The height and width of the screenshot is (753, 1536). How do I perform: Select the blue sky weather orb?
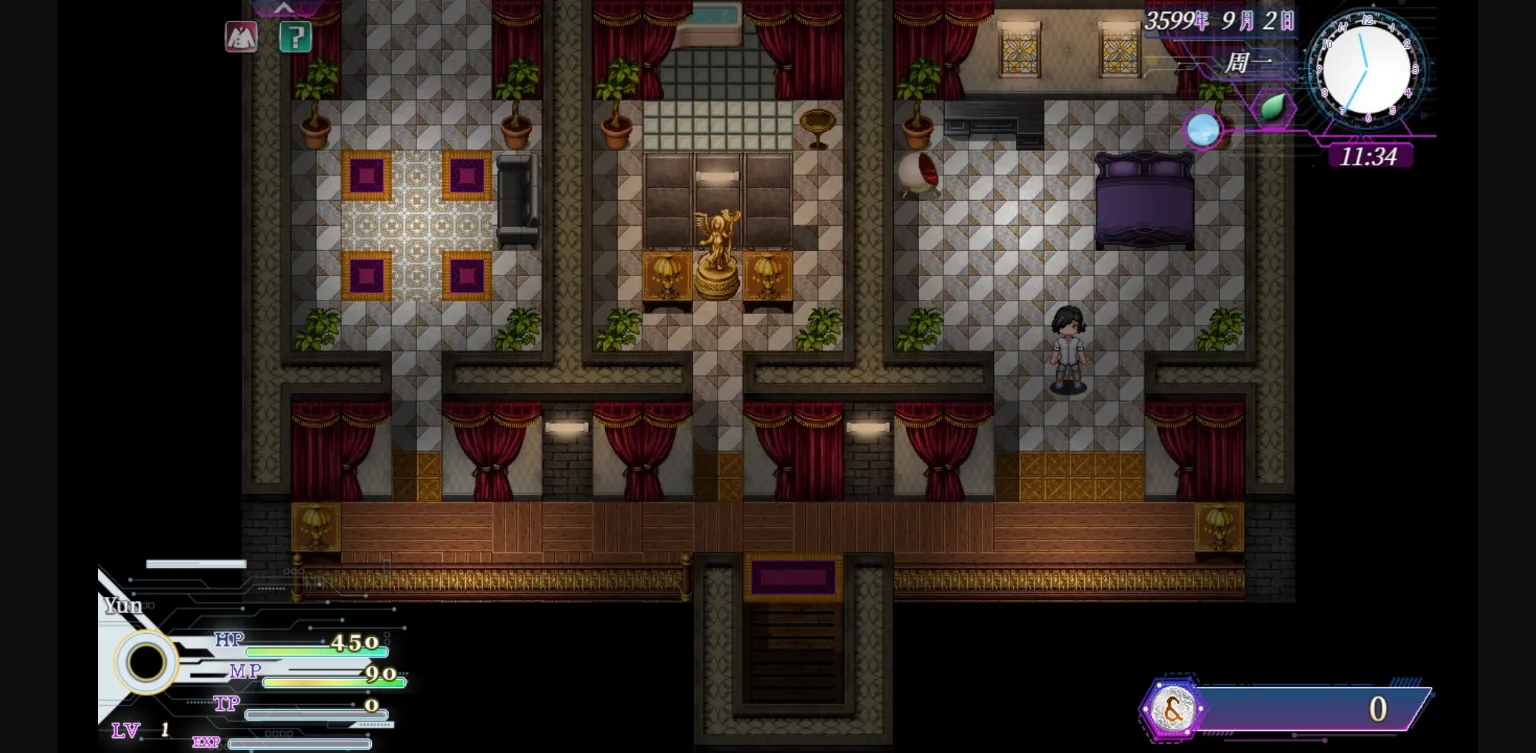coord(1203,130)
